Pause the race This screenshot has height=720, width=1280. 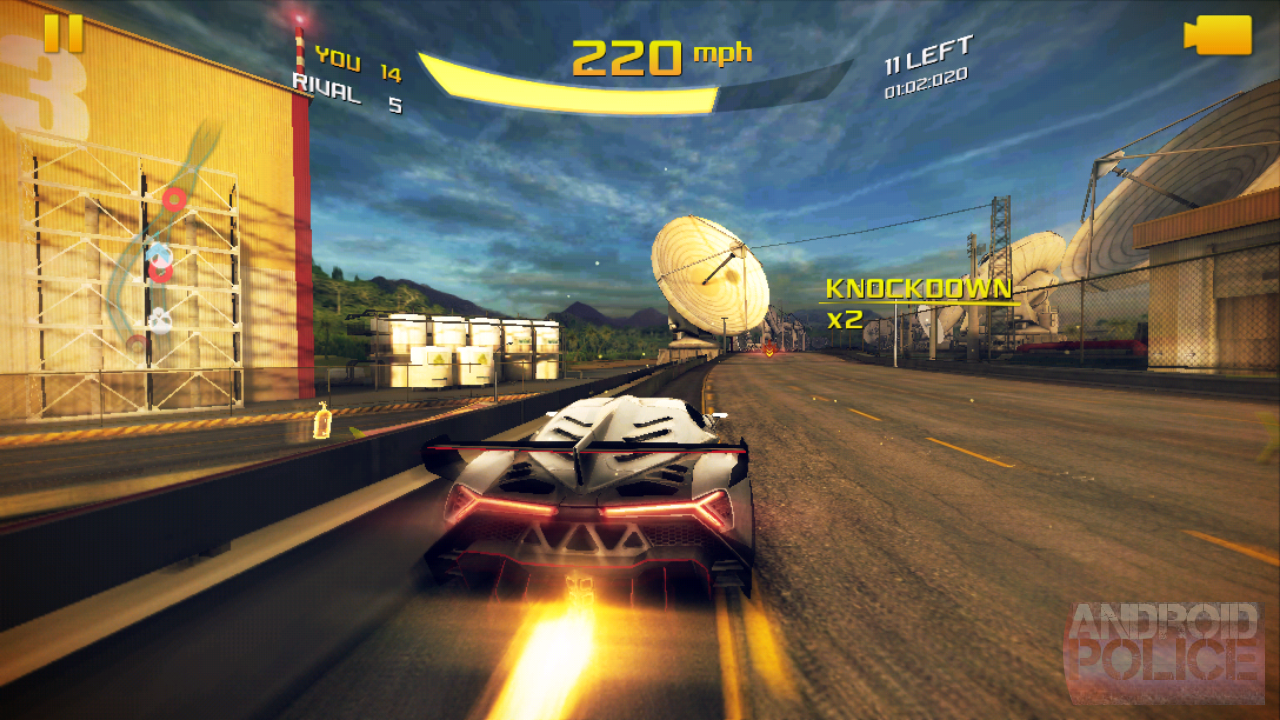(x=63, y=34)
